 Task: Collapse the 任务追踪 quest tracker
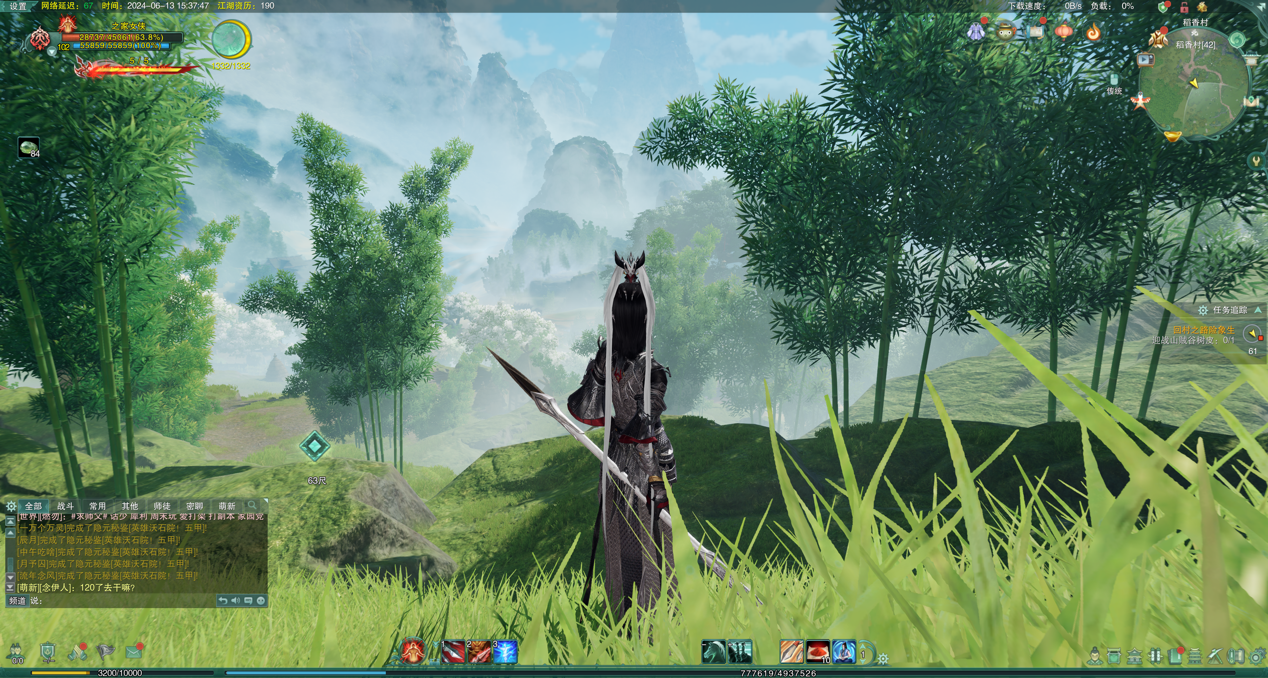1258,311
